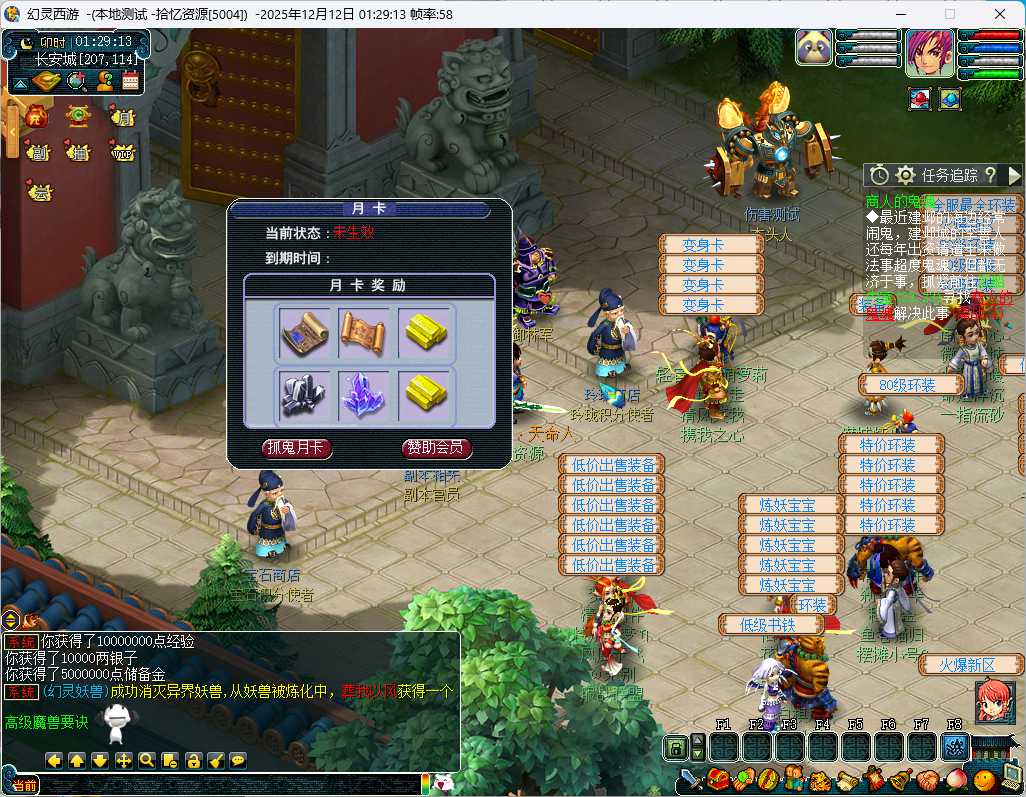Click the 抓鬼月卡 button
1026x797 pixels.
tap(296, 448)
